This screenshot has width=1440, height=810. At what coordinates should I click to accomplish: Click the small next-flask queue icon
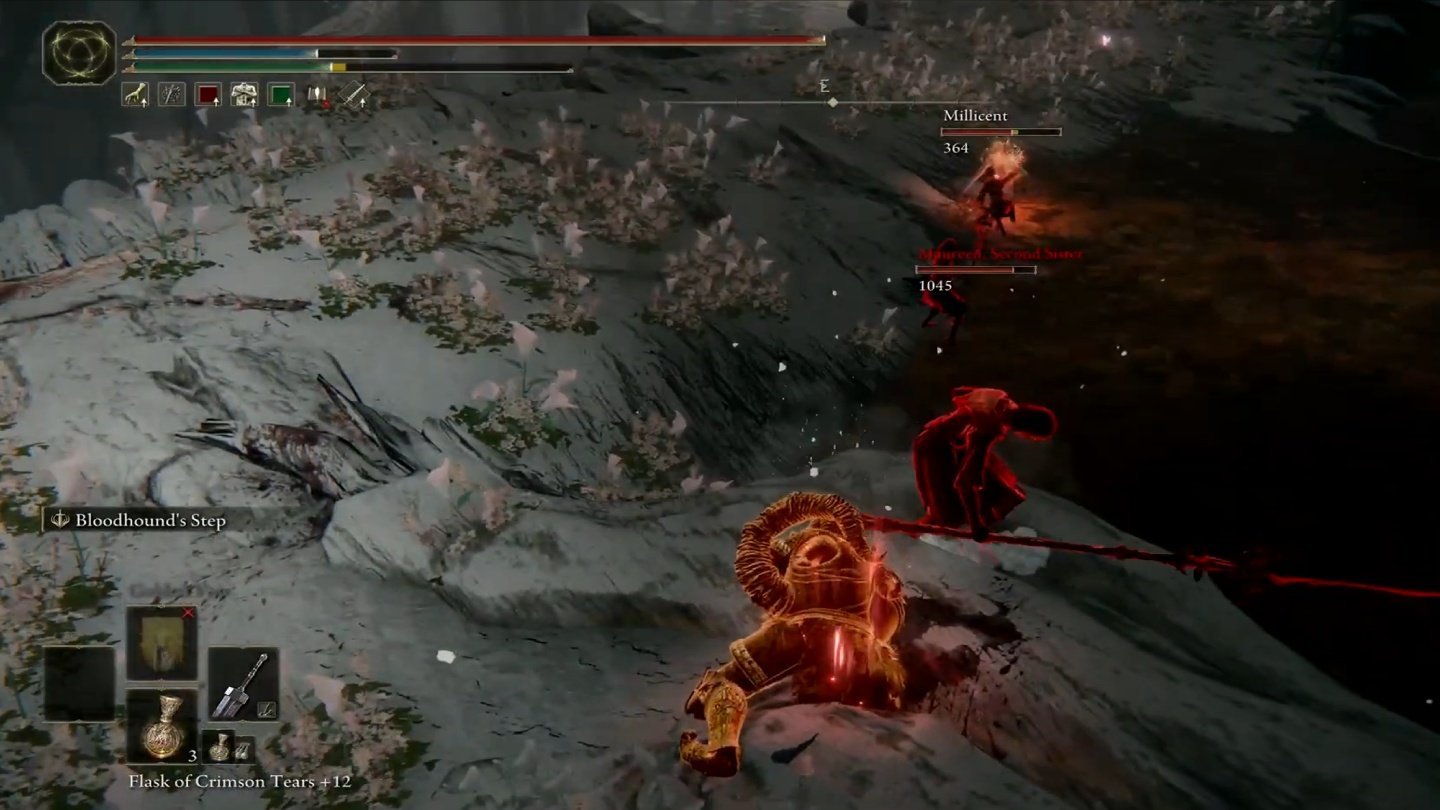(219, 747)
